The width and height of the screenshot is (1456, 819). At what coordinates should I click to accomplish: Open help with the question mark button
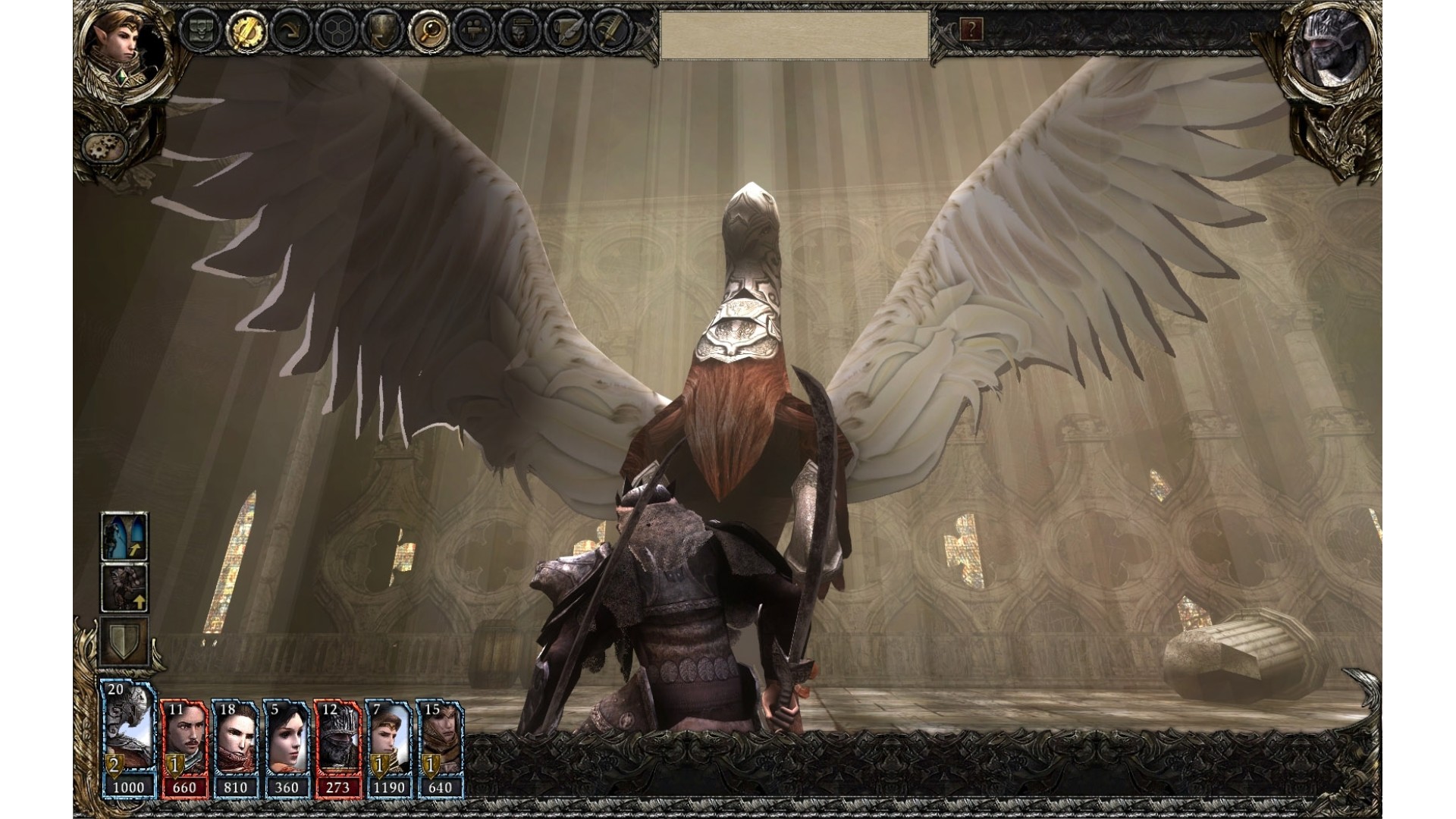(971, 30)
